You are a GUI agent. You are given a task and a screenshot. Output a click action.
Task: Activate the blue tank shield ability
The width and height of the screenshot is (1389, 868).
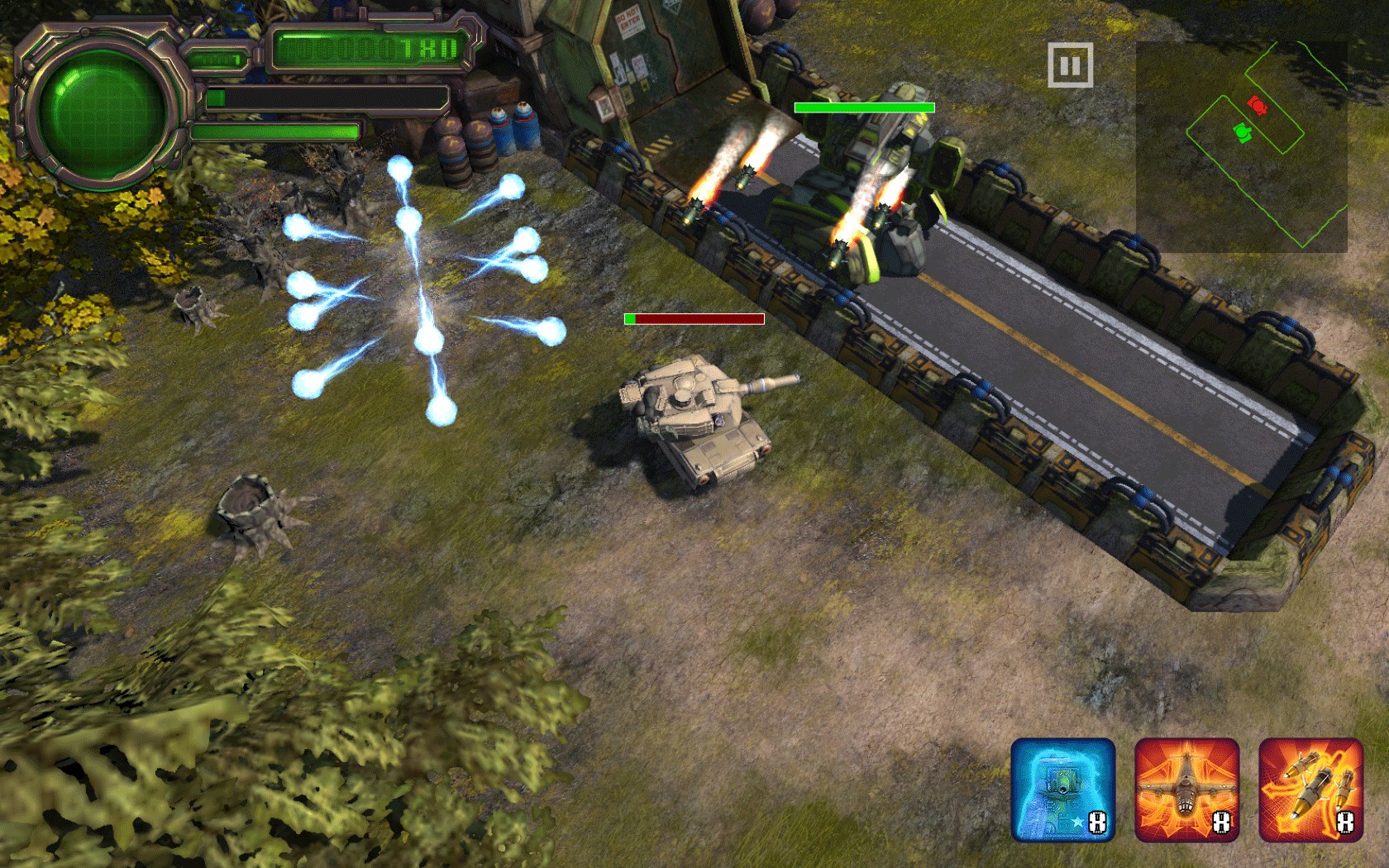click(1063, 789)
